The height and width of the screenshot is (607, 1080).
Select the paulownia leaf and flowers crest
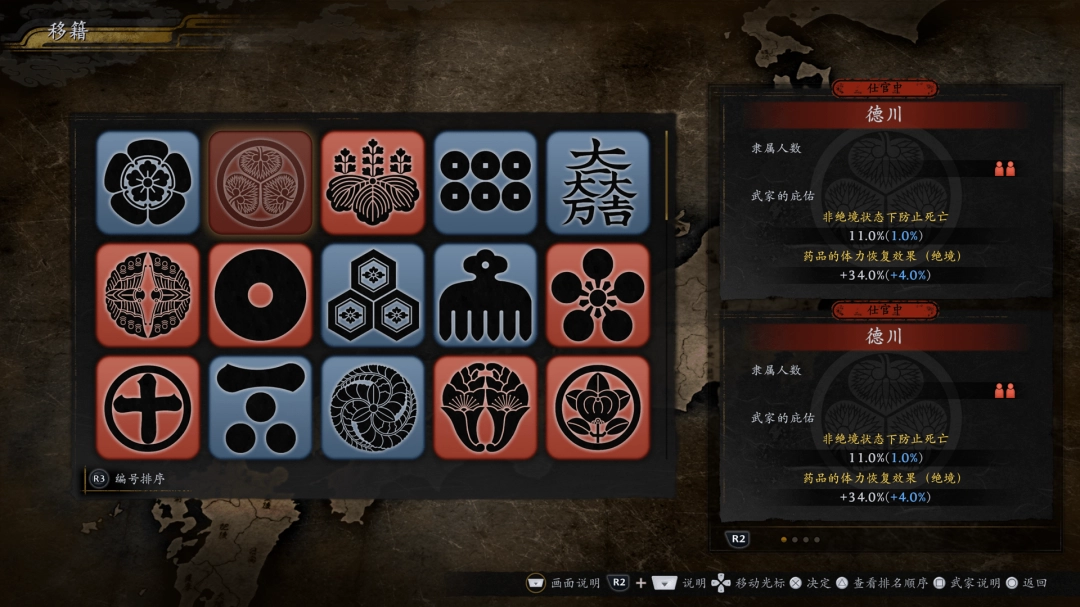pyautogui.click(x=373, y=182)
